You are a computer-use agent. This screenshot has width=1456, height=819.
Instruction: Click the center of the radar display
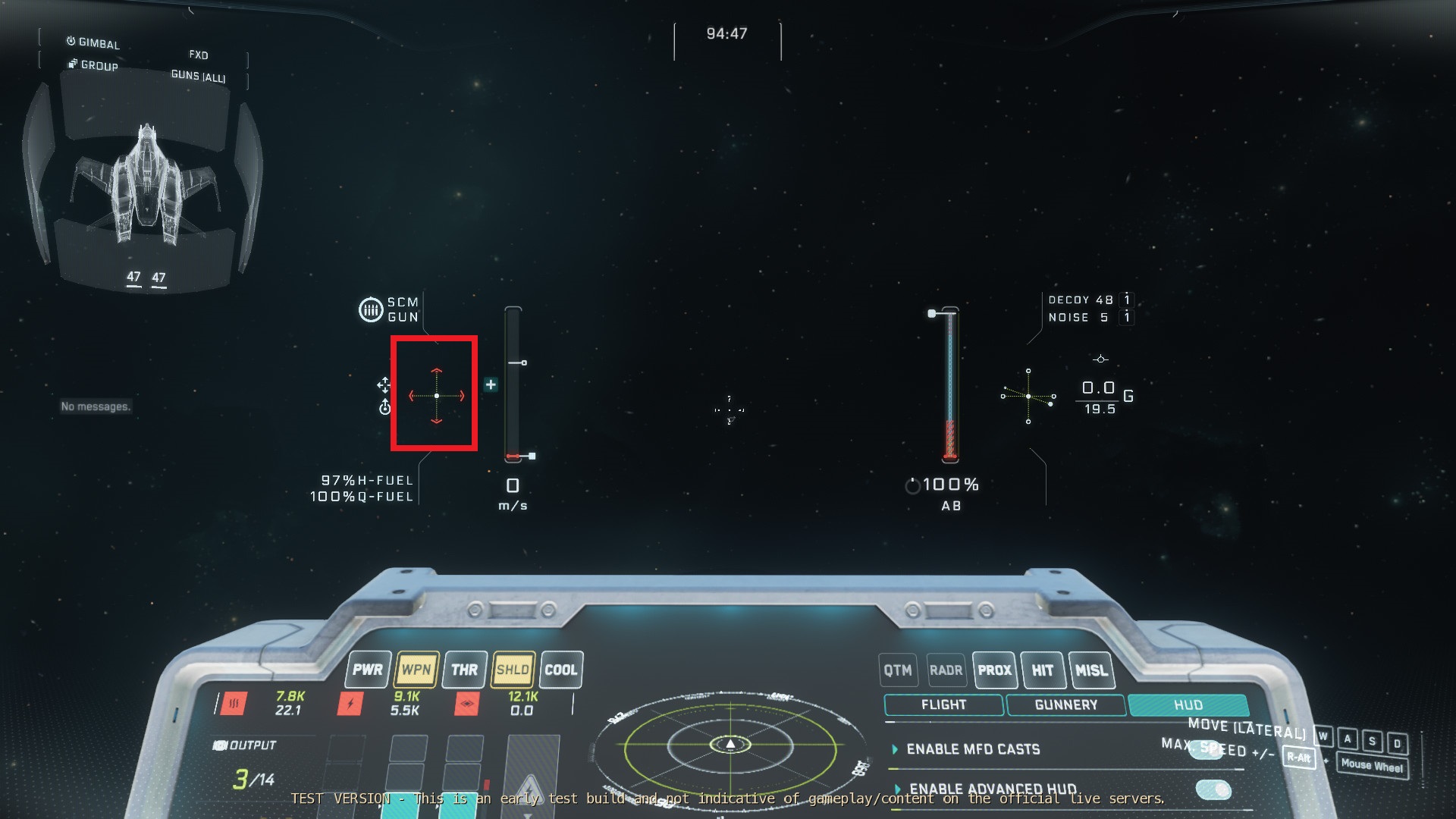click(x=730, y=745)
